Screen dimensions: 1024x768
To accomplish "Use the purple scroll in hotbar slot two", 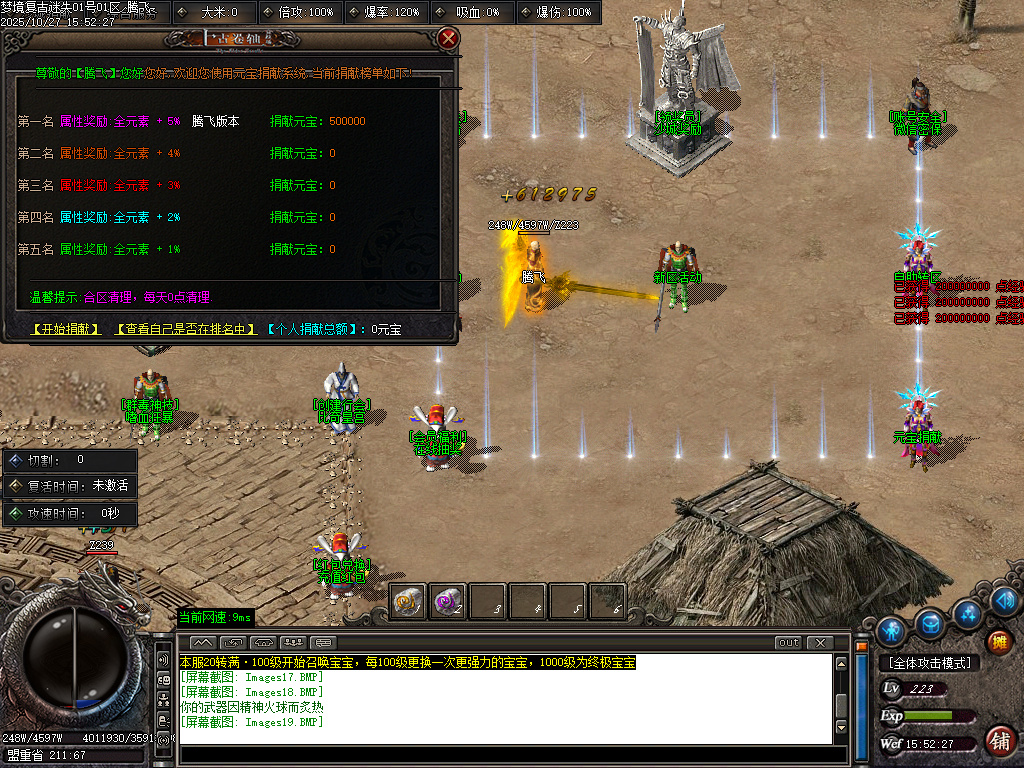I will point(447,601).
